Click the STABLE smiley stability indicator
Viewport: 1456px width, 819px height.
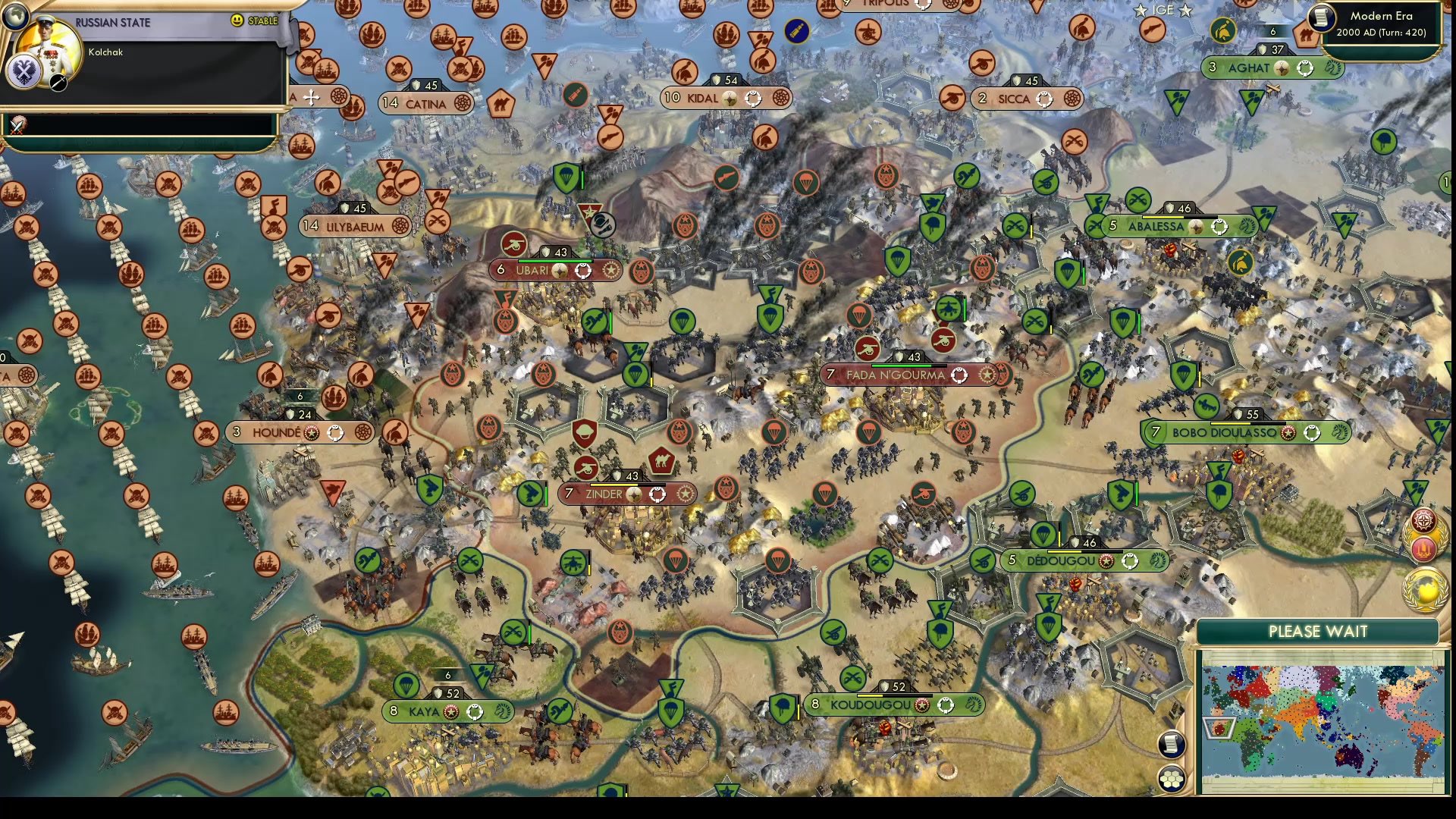coord(237,20)
